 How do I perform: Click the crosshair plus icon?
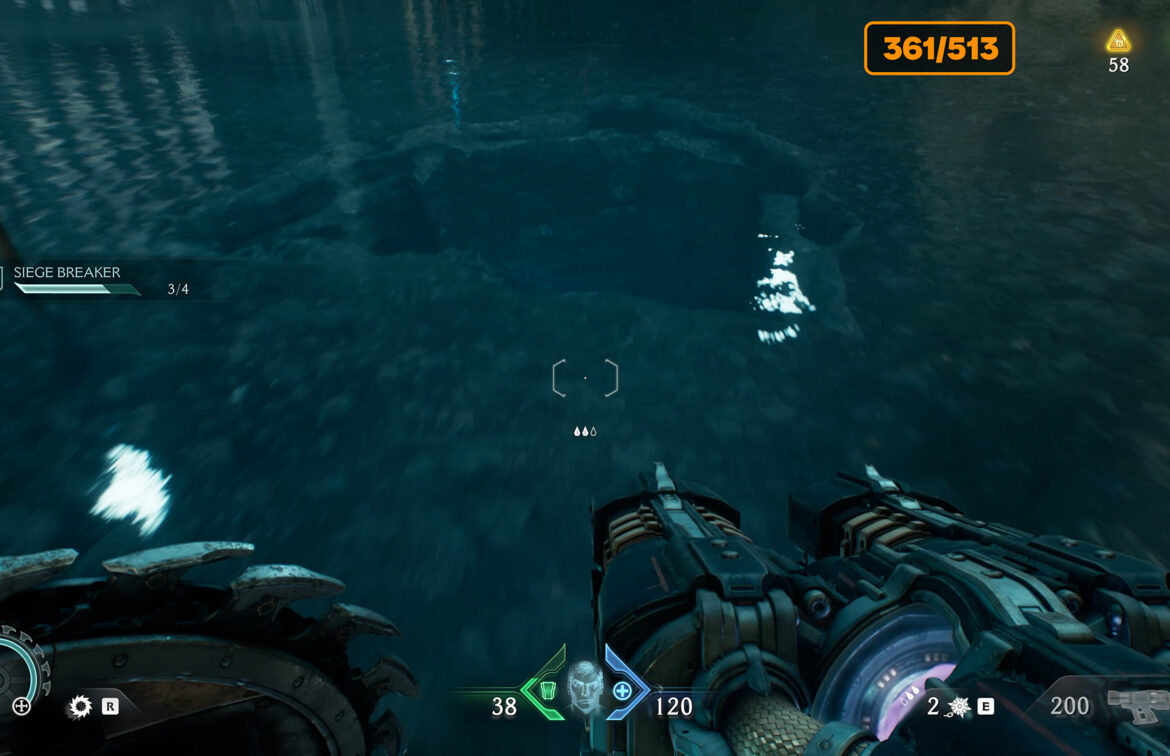coord(21,707)
